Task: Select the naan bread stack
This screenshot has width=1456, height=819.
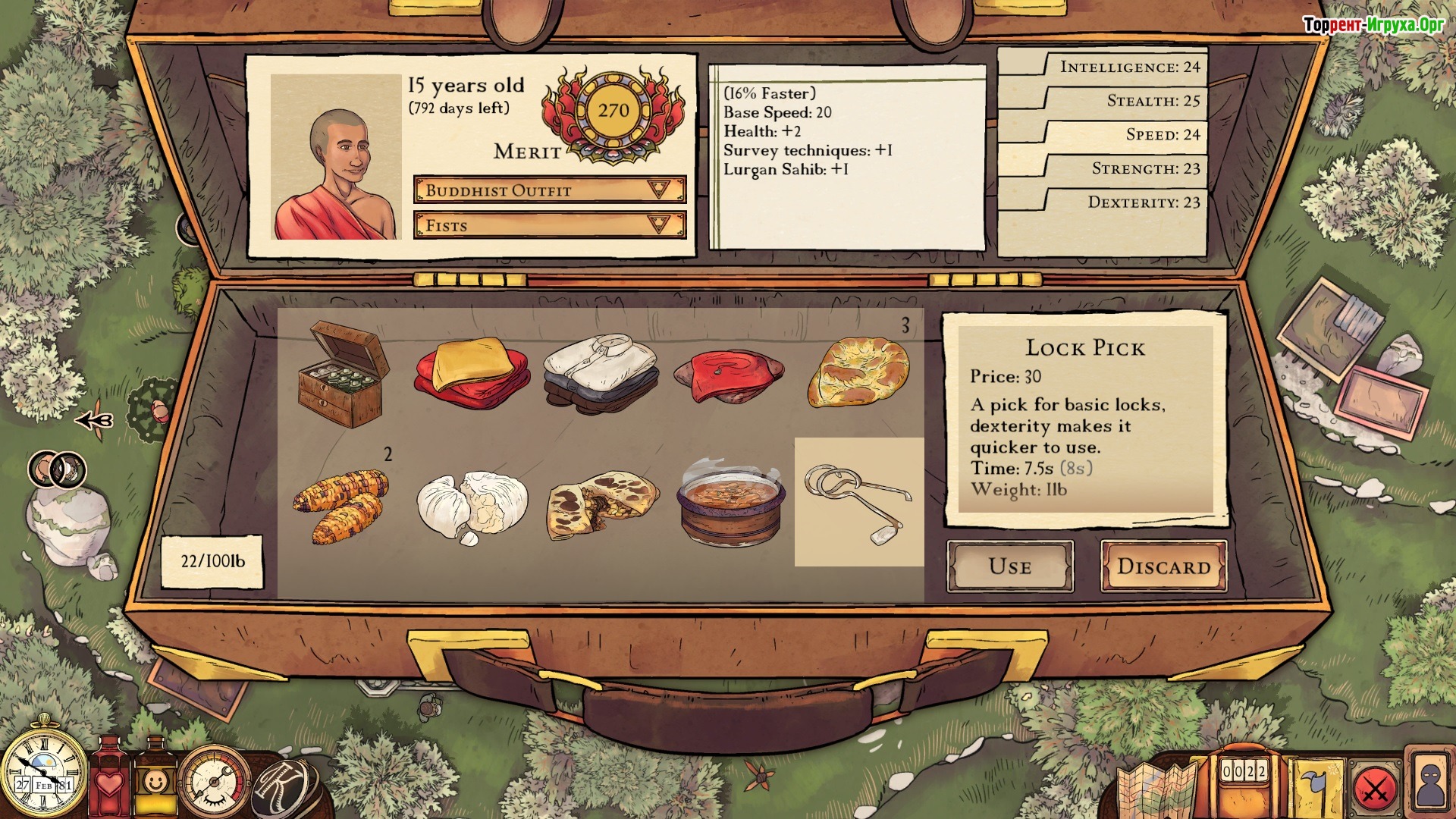Action: (858, 373)
